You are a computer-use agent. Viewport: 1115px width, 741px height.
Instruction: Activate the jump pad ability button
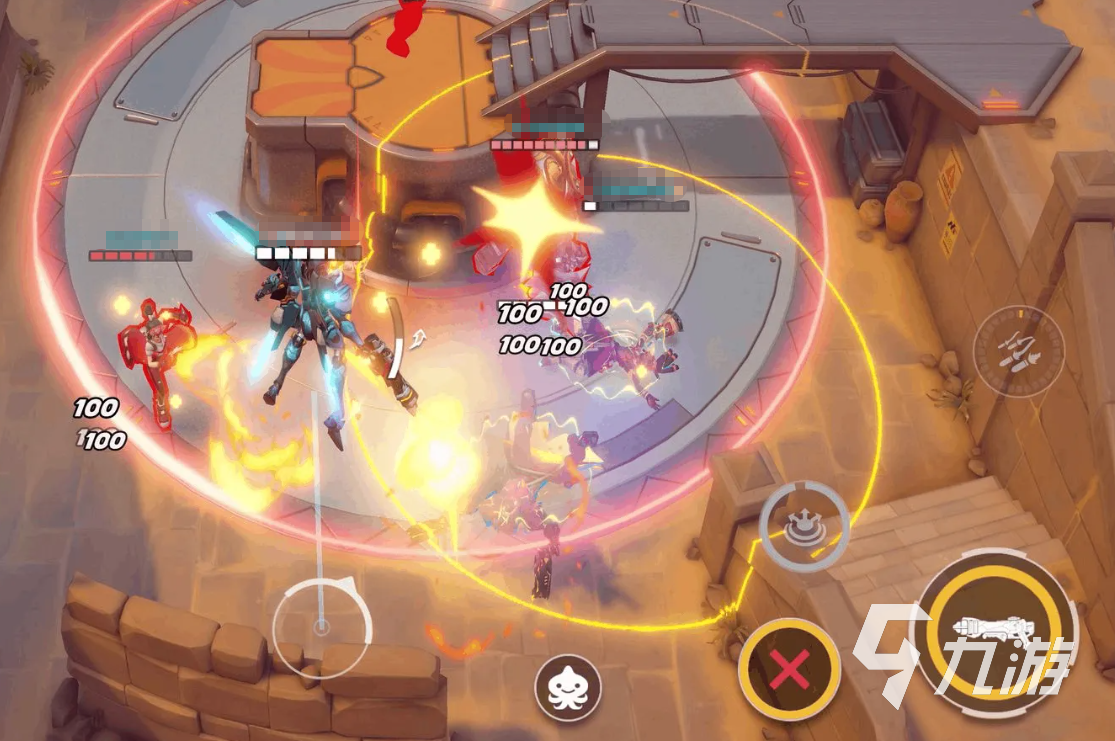coord(804,525)
